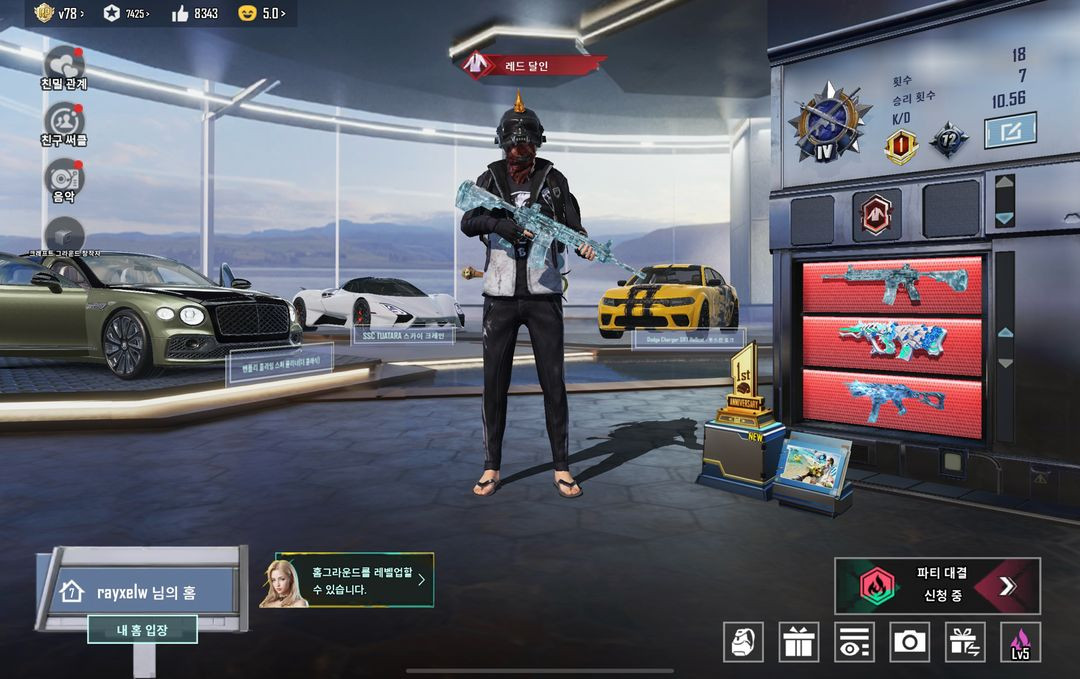
Task: Open the list-with-eye visitors icon
Action: pyautogui.click(x=854, y=642)
